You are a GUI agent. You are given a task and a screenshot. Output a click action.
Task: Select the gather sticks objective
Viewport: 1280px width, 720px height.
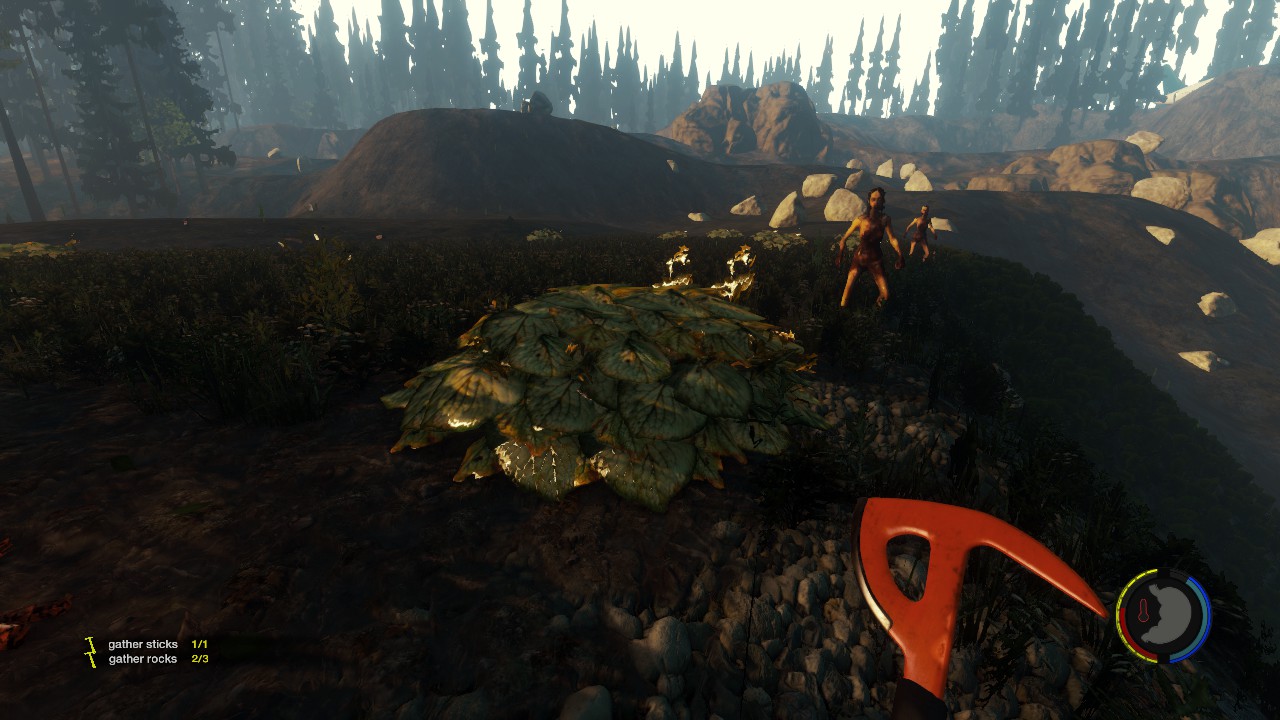pyautogui.click(x=143, y=645)
